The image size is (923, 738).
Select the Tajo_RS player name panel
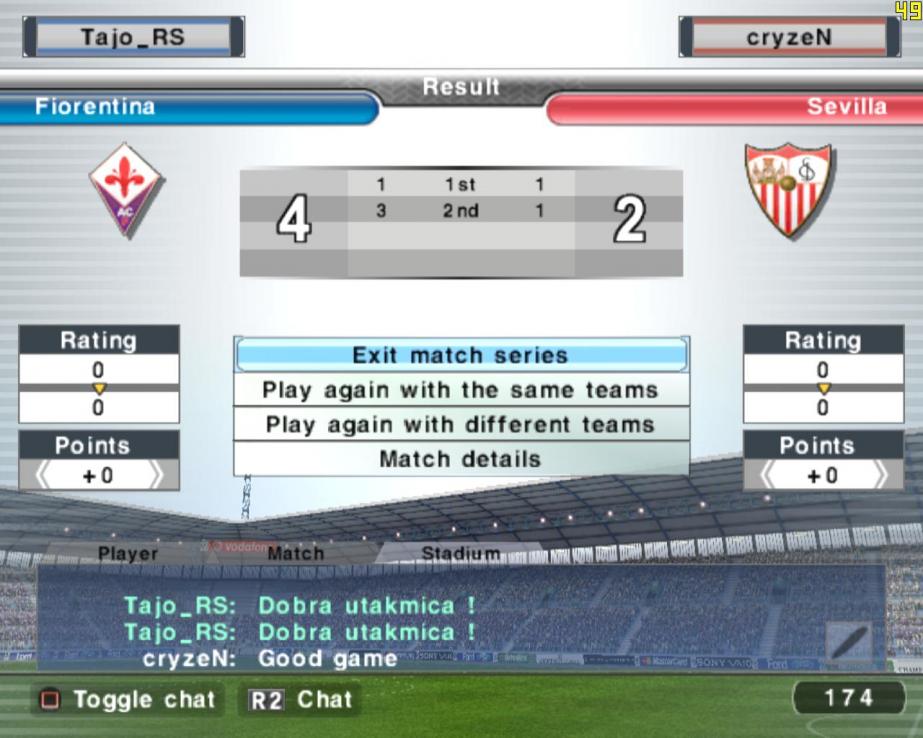pos(133,38)
